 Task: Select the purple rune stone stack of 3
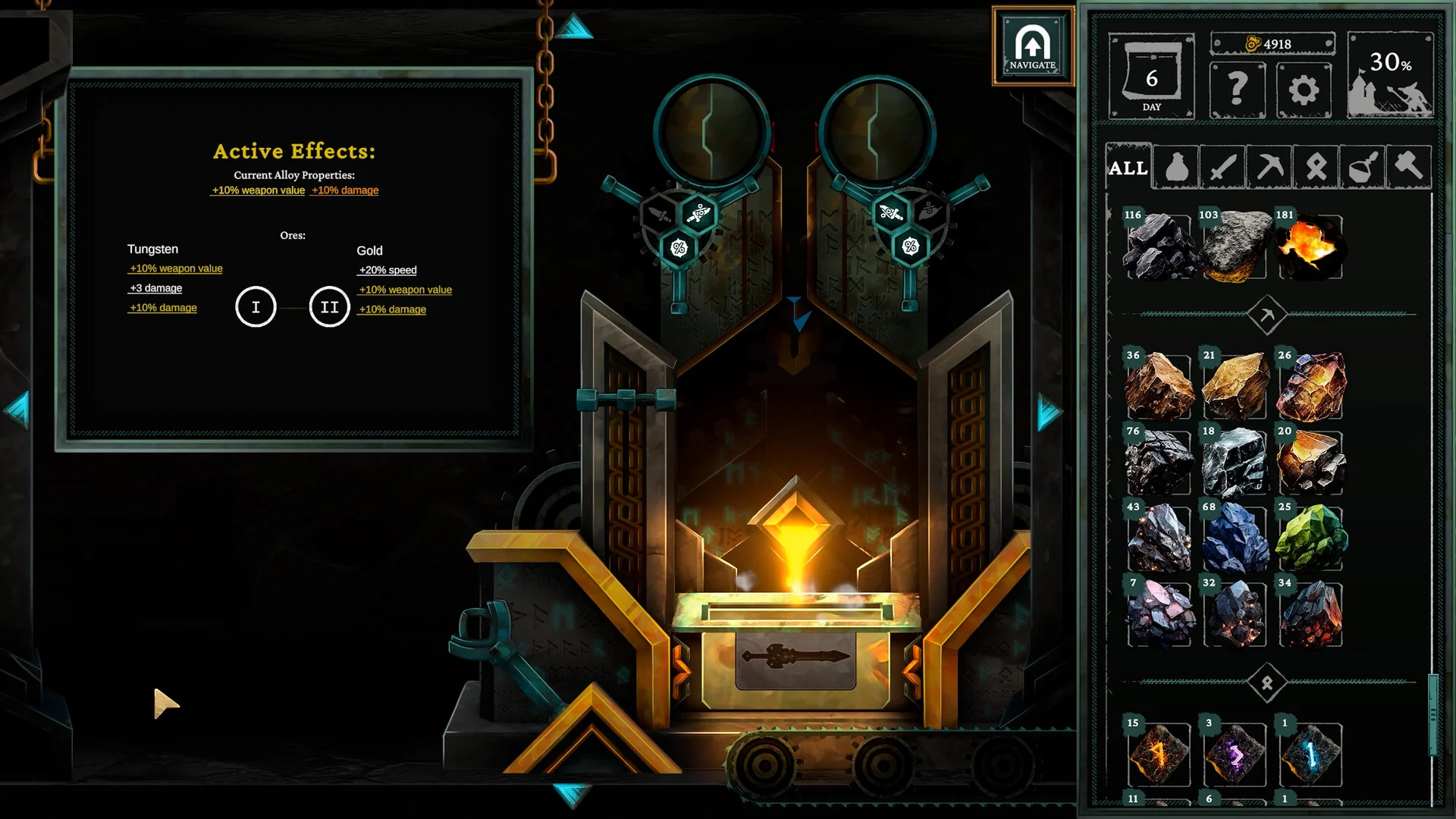[x=1234, y=755]
